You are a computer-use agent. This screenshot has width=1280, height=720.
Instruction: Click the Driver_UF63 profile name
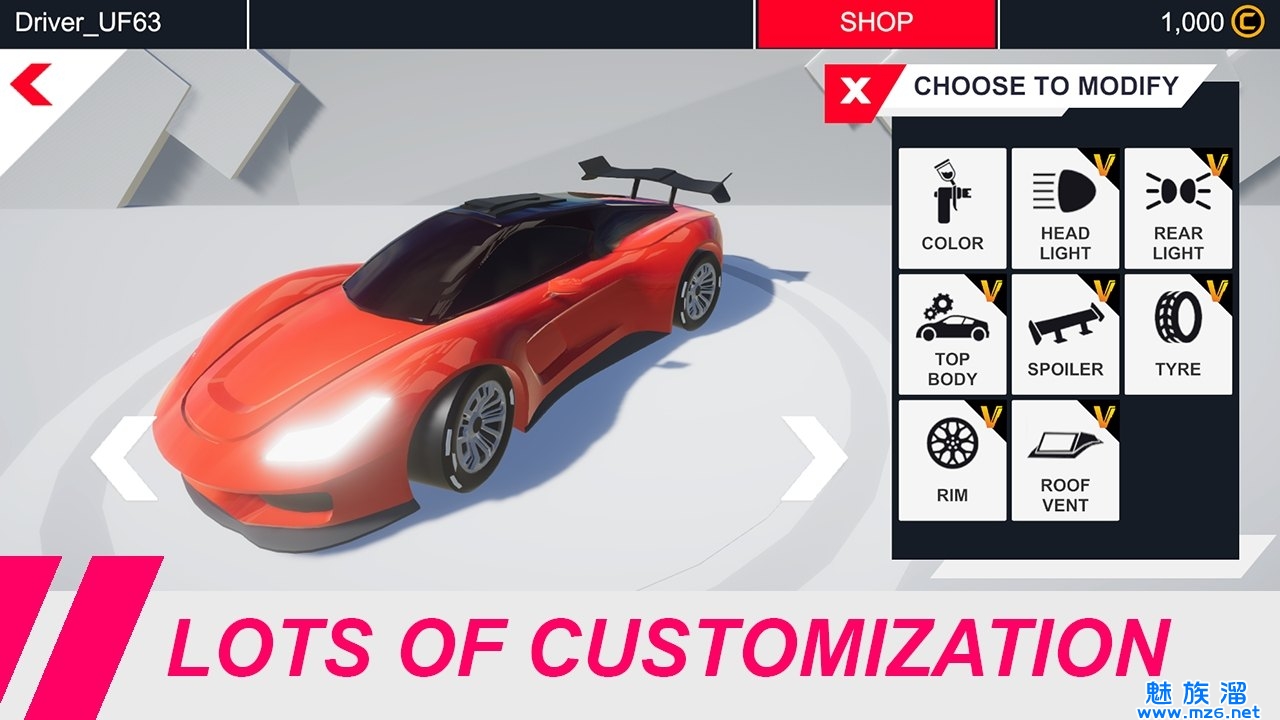(x=88, y=23)
